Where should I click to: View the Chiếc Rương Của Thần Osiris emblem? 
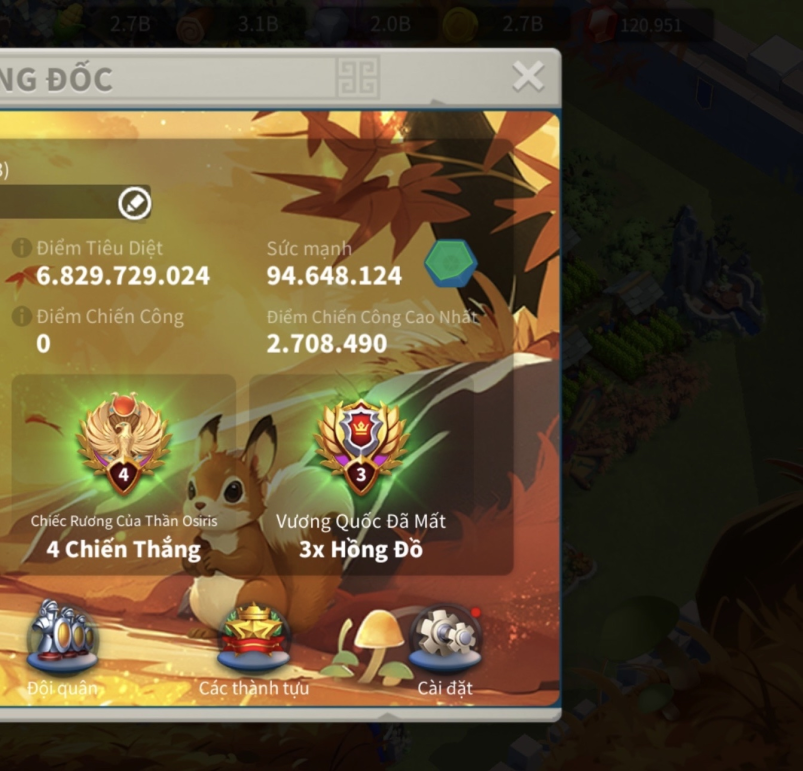tap(124, 444)
